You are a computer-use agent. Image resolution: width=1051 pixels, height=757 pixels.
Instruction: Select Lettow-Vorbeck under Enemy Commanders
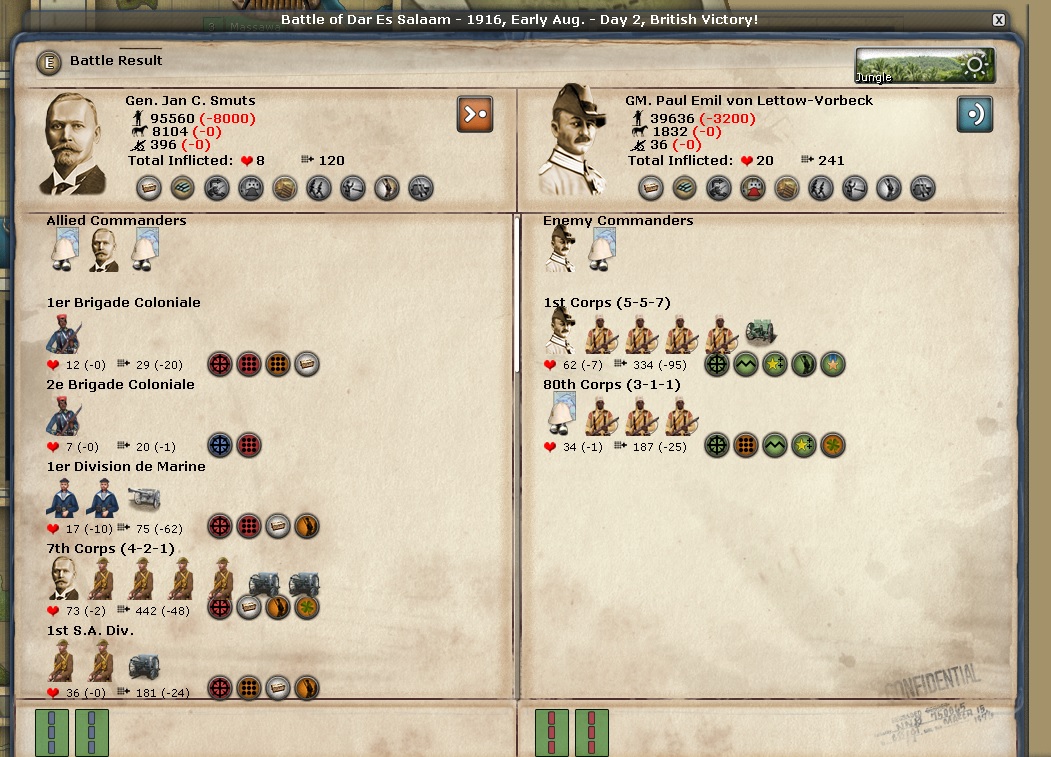[x=562, y=249]
